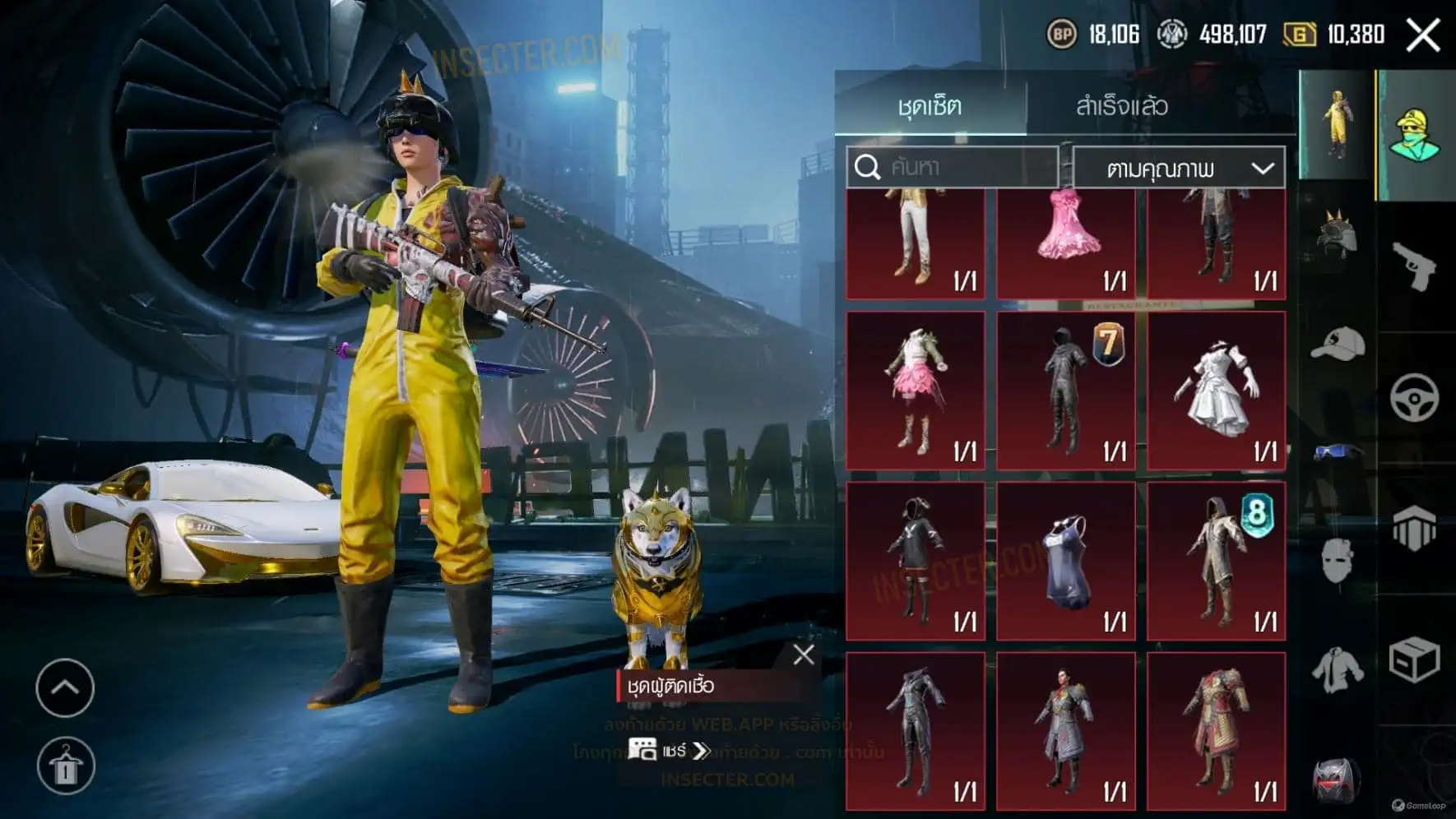Choose the white wedding dress outfit

(x=1216, y=391)
